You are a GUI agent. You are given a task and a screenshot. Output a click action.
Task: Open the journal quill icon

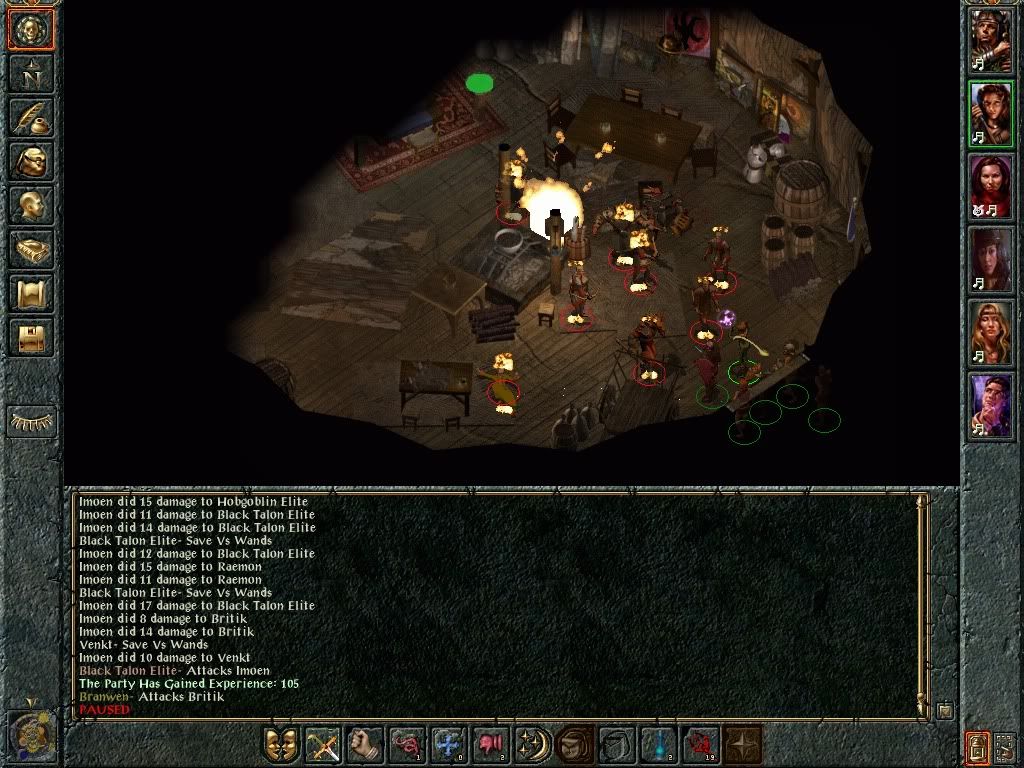pyautogui.click(x=31, y=116)
